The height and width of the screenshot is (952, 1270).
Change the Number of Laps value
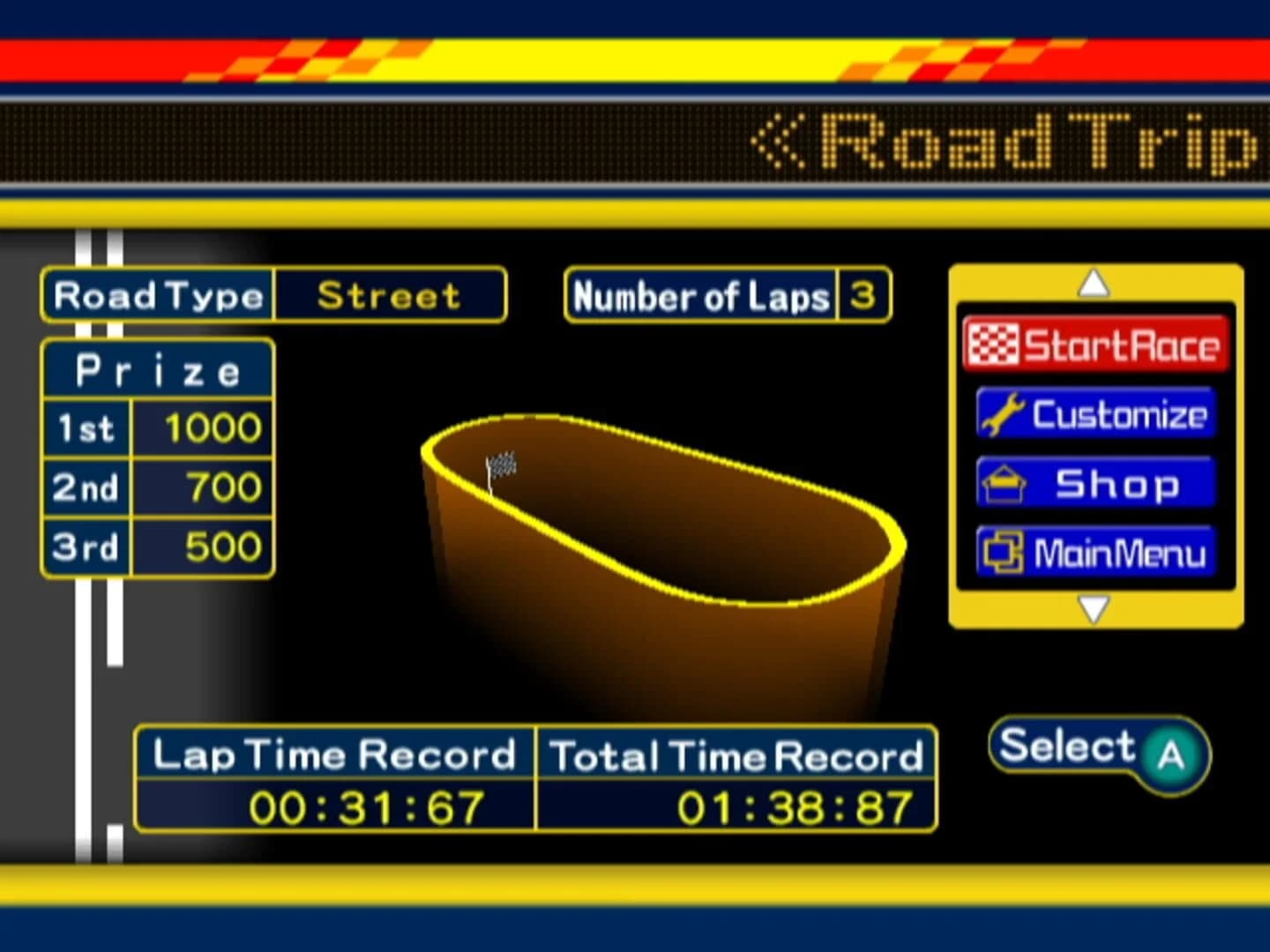click(x=863, y=296)
